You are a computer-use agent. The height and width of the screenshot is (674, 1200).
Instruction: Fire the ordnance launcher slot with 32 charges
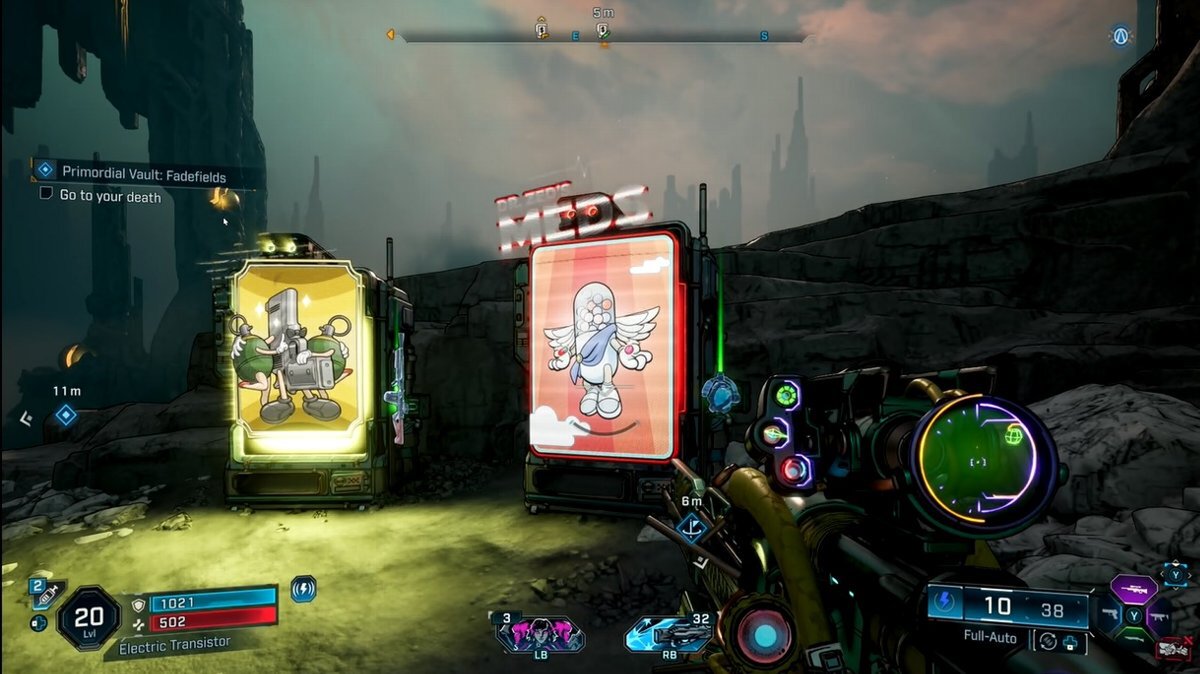(668, 634)
